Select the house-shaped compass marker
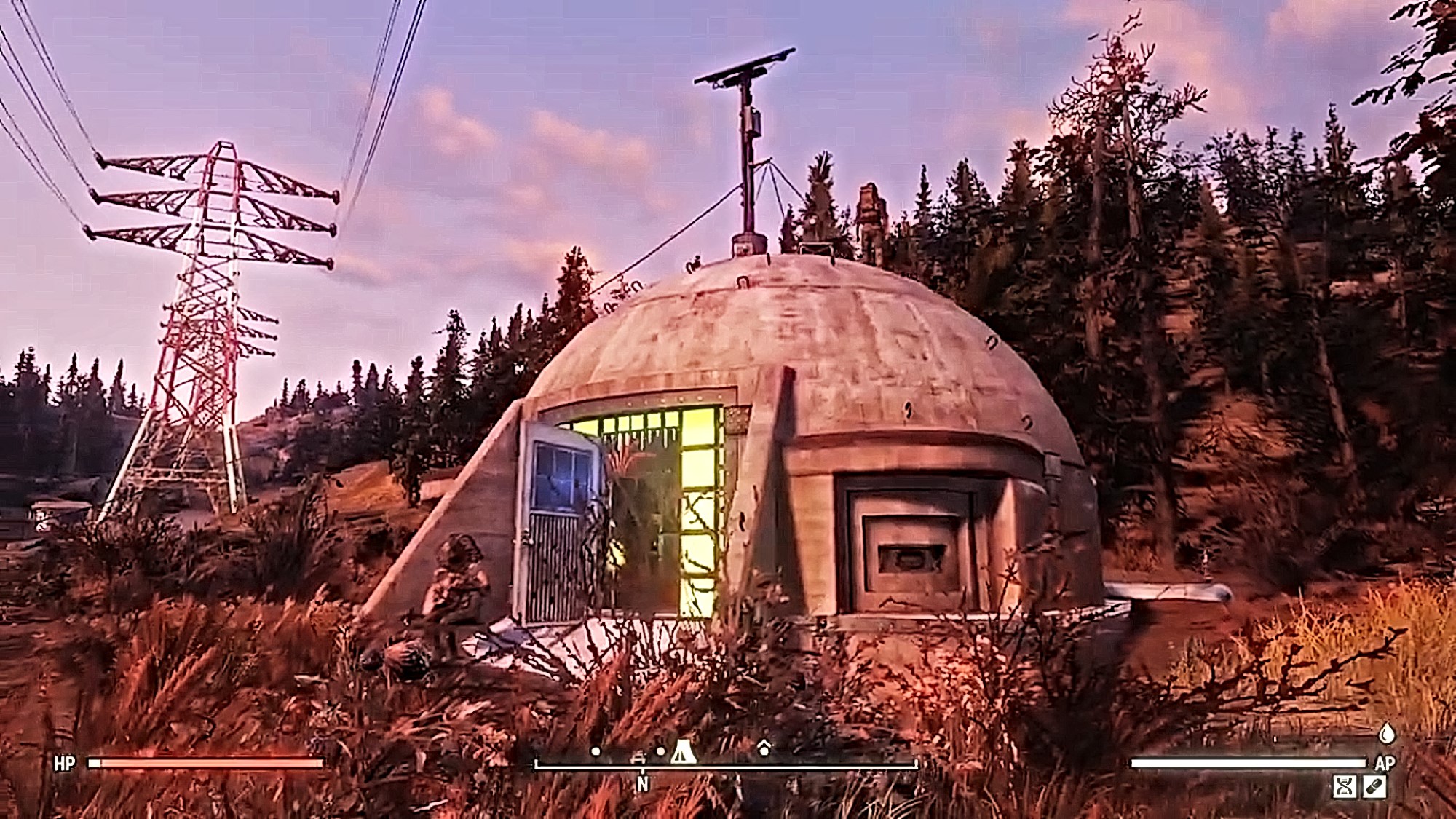 pos(764,748)
